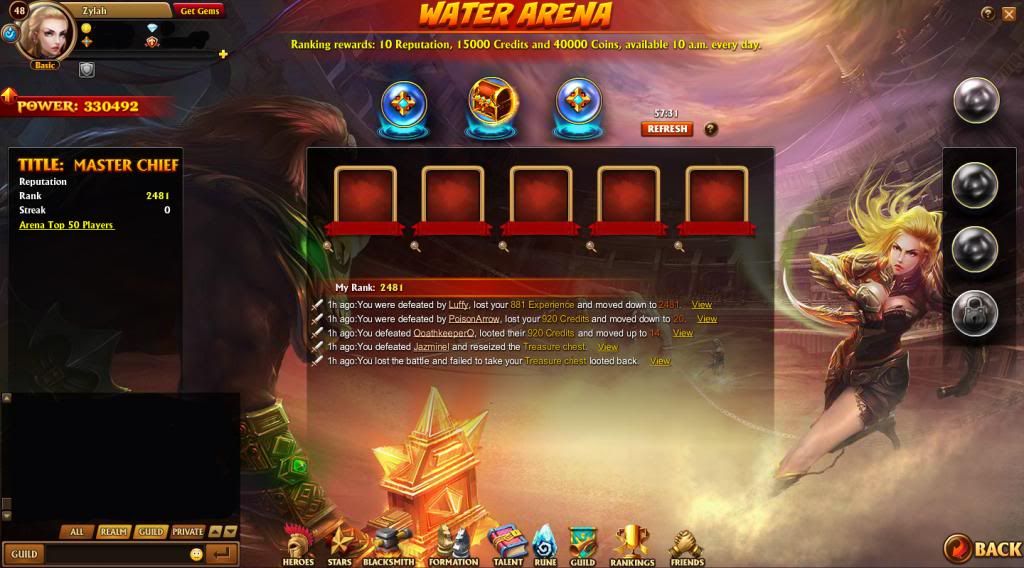The image size is (1024, 568).
Task: Show the Friends list
Action: (686, 546)
